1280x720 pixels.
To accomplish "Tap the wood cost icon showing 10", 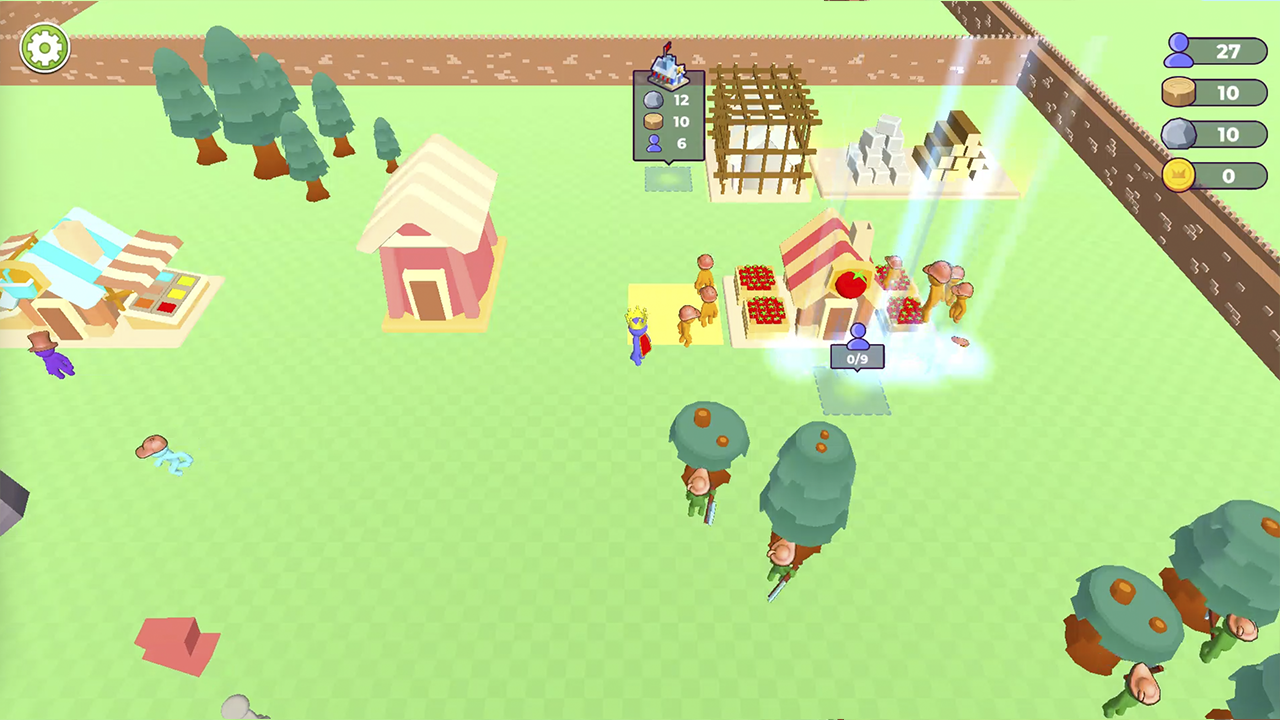I will (654, 121).
